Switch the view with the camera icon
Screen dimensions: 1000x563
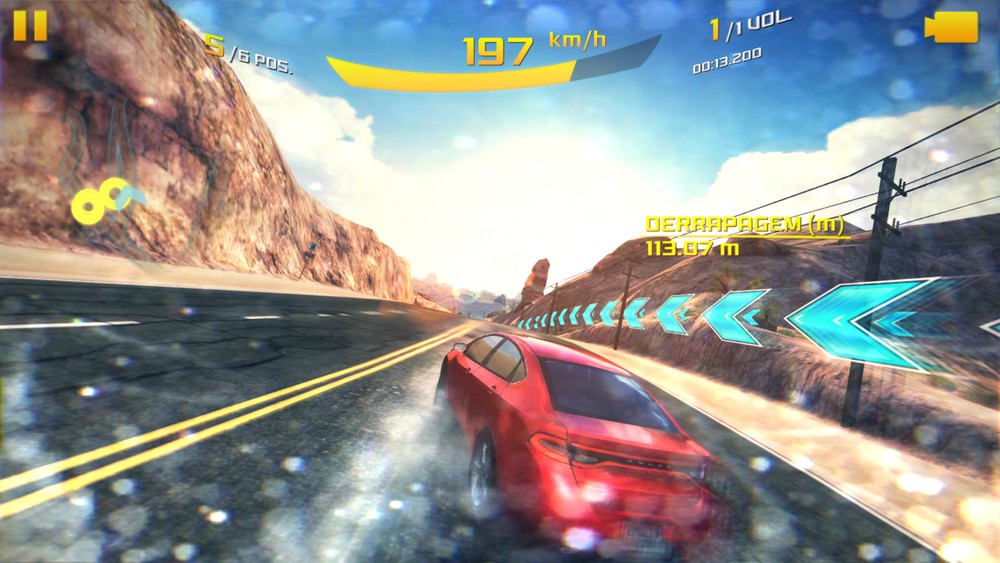tap(951, 28)
